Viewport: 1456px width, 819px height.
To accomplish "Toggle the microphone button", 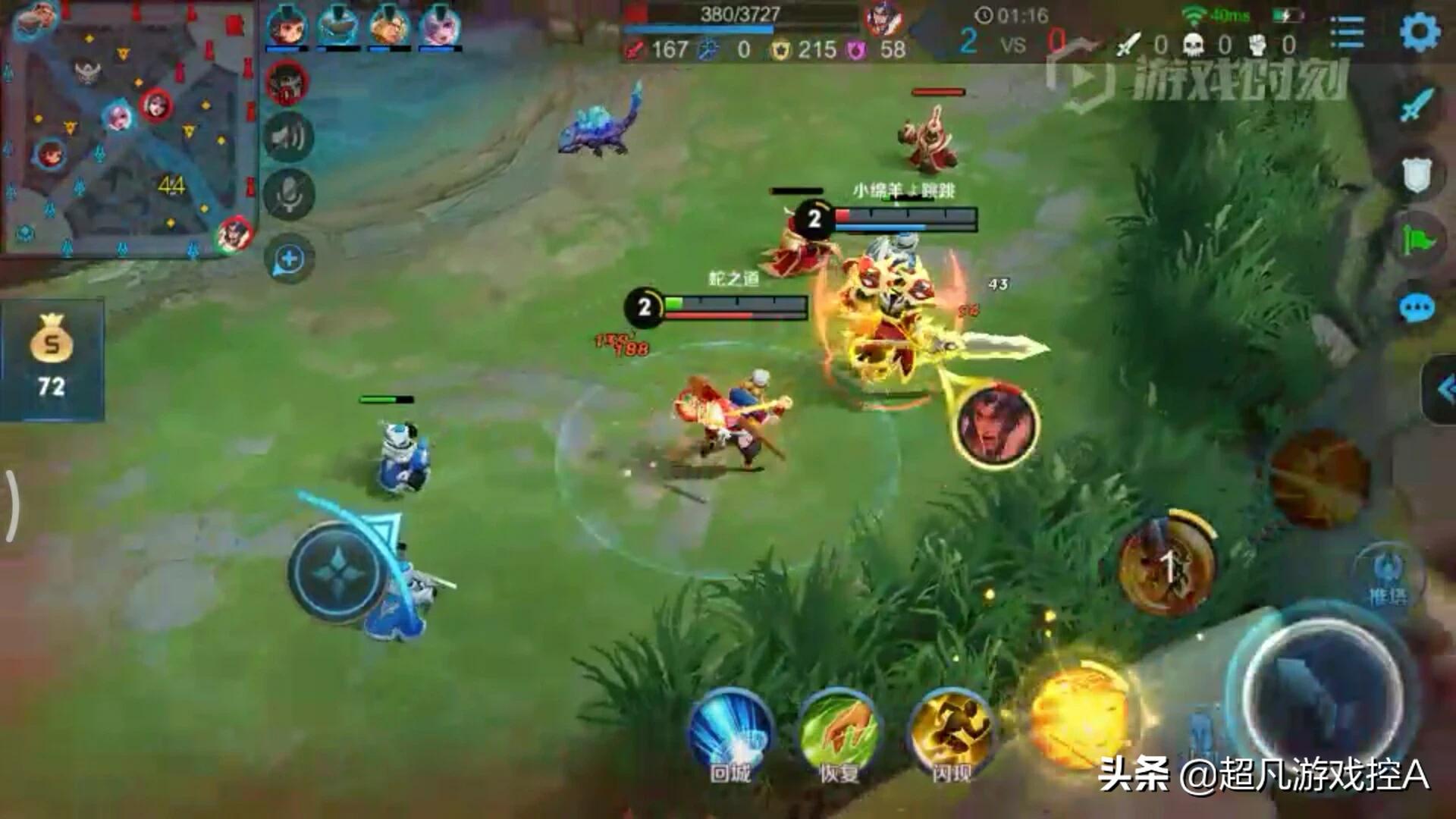I will click(289, 196).
